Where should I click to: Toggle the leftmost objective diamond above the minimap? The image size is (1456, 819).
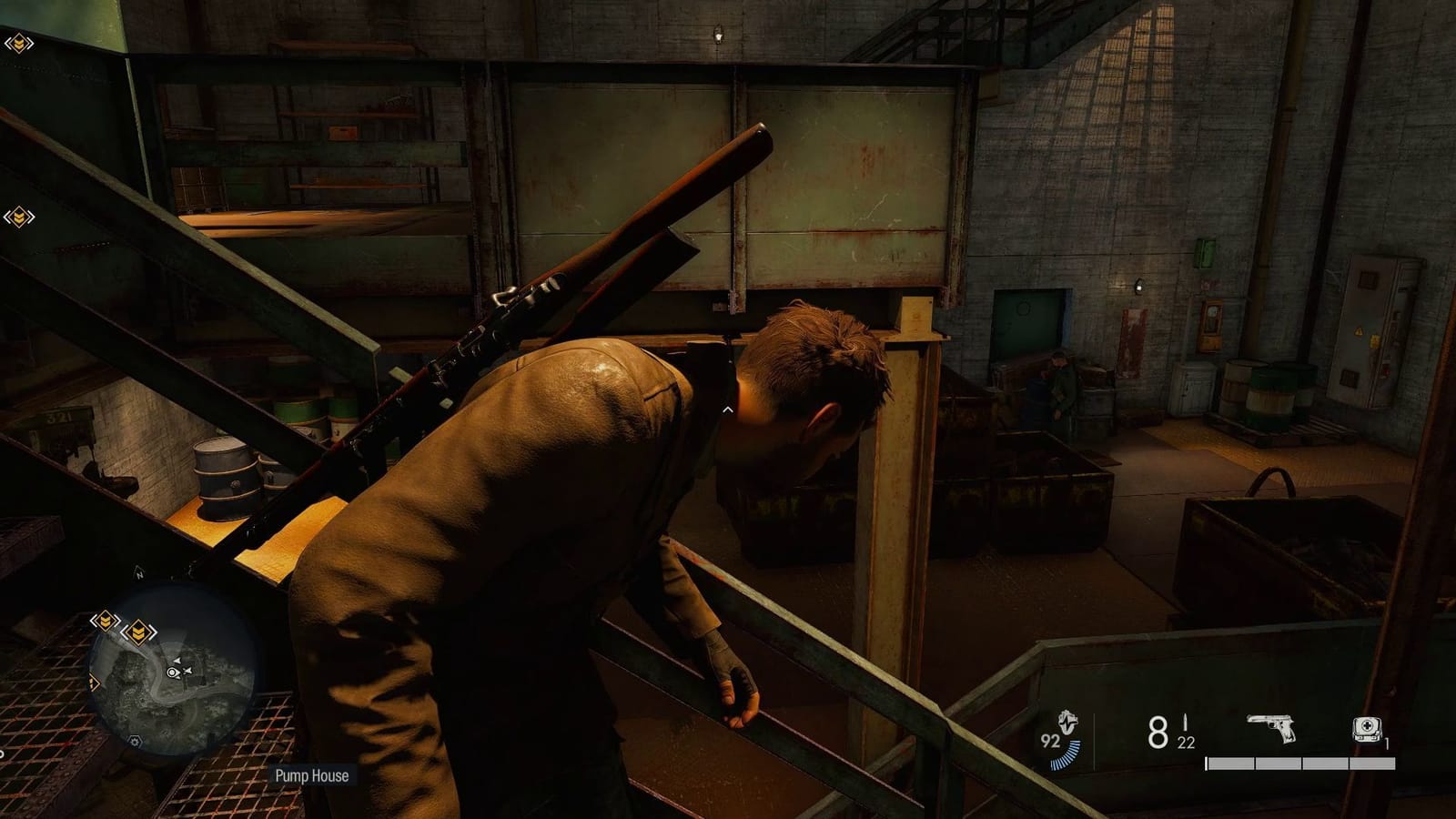click(105, 621)
